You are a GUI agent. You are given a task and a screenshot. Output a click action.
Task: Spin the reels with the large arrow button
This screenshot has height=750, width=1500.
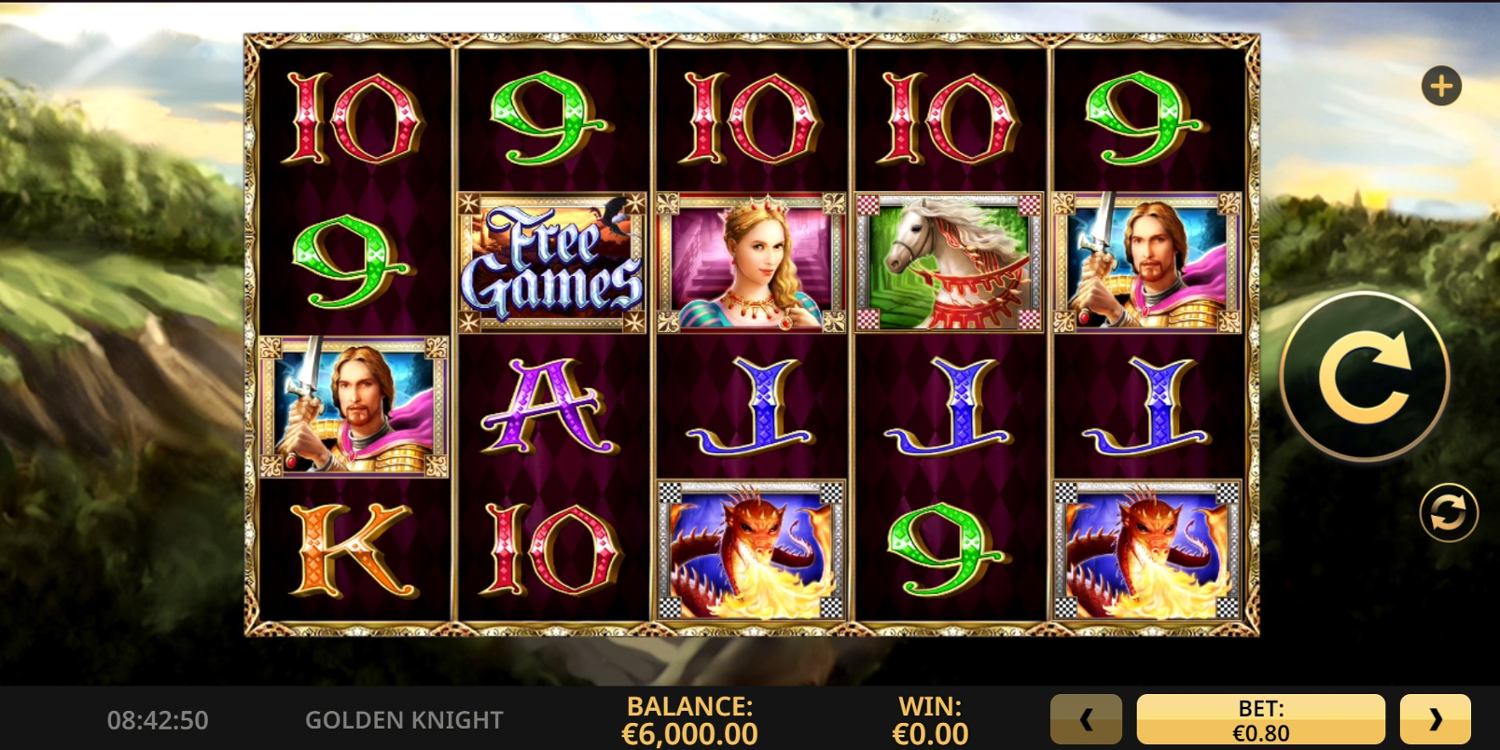(1364, 377)
